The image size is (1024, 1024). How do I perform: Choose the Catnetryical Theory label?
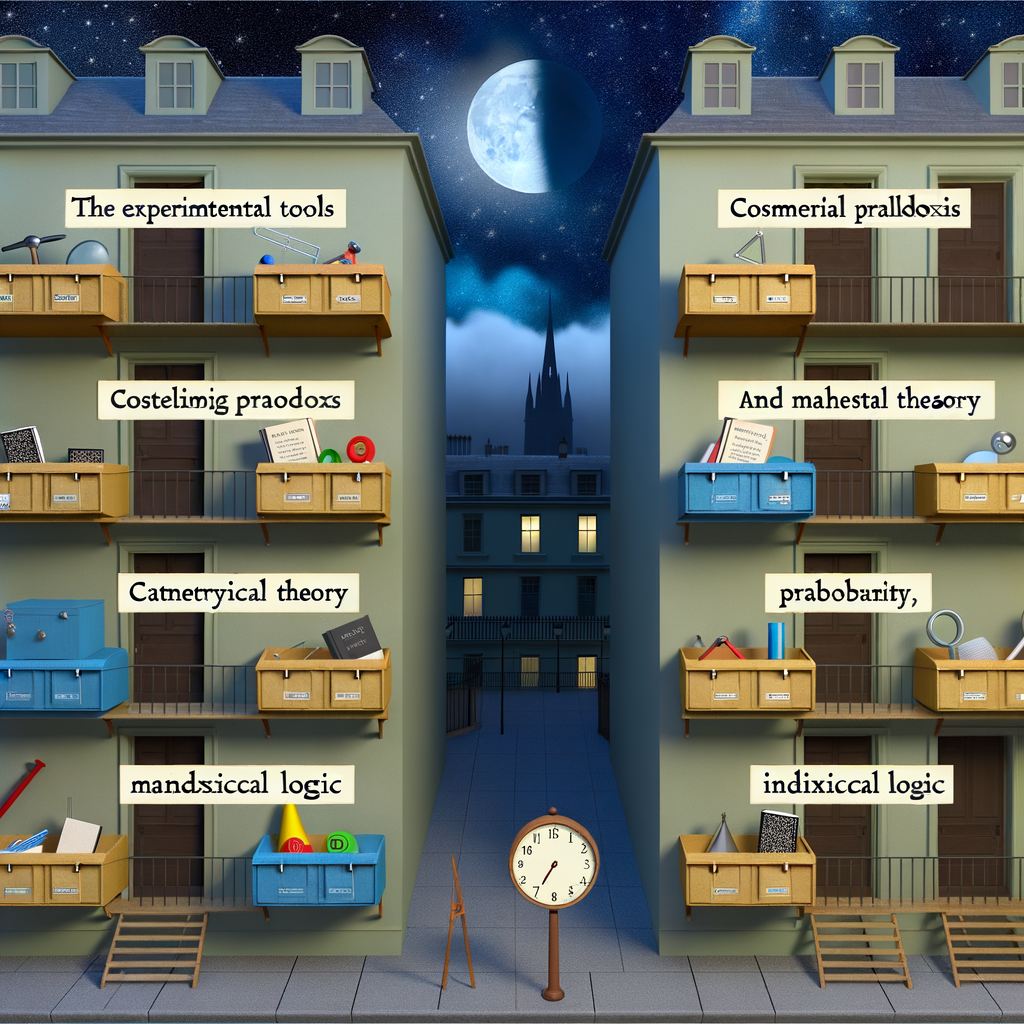click(238, 594)
